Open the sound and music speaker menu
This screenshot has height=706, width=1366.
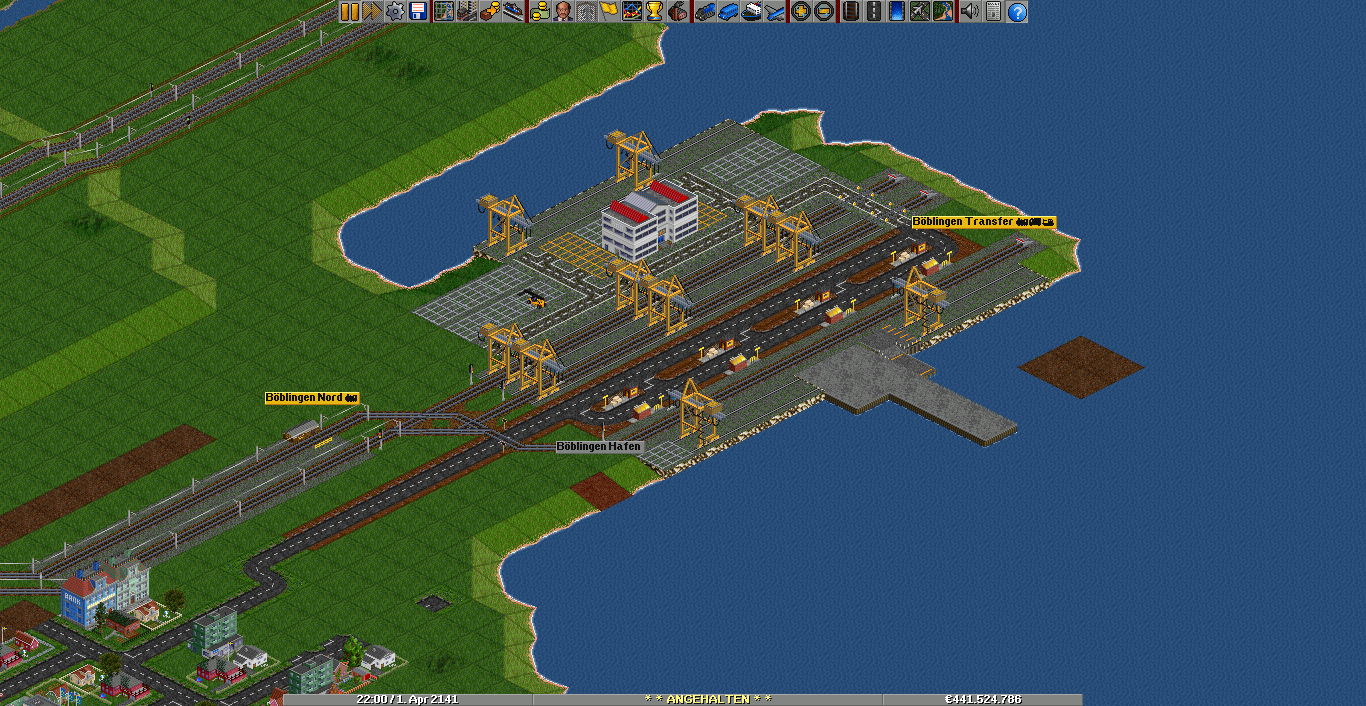coord(969,12)
